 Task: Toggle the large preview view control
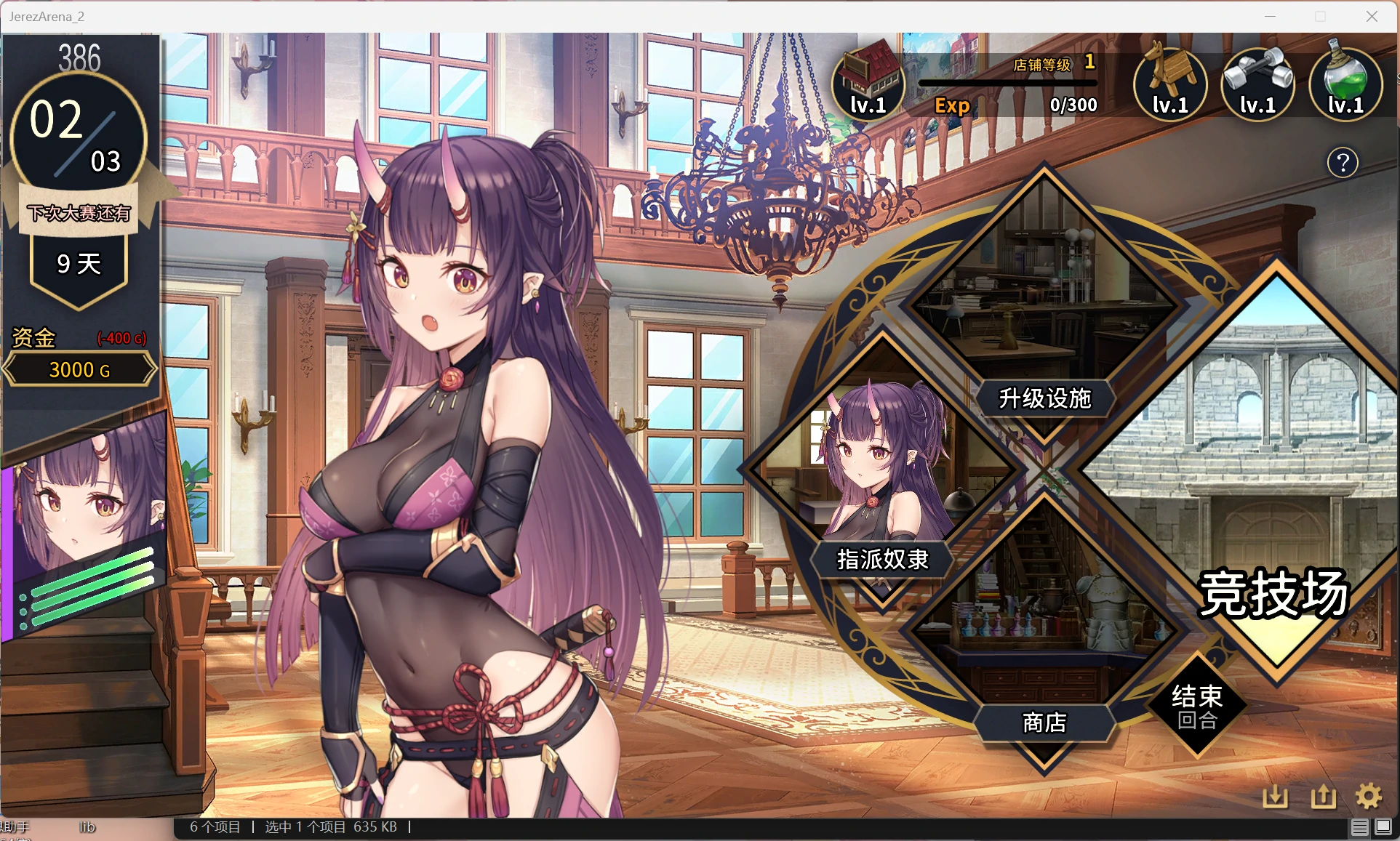pos(1383,827)
